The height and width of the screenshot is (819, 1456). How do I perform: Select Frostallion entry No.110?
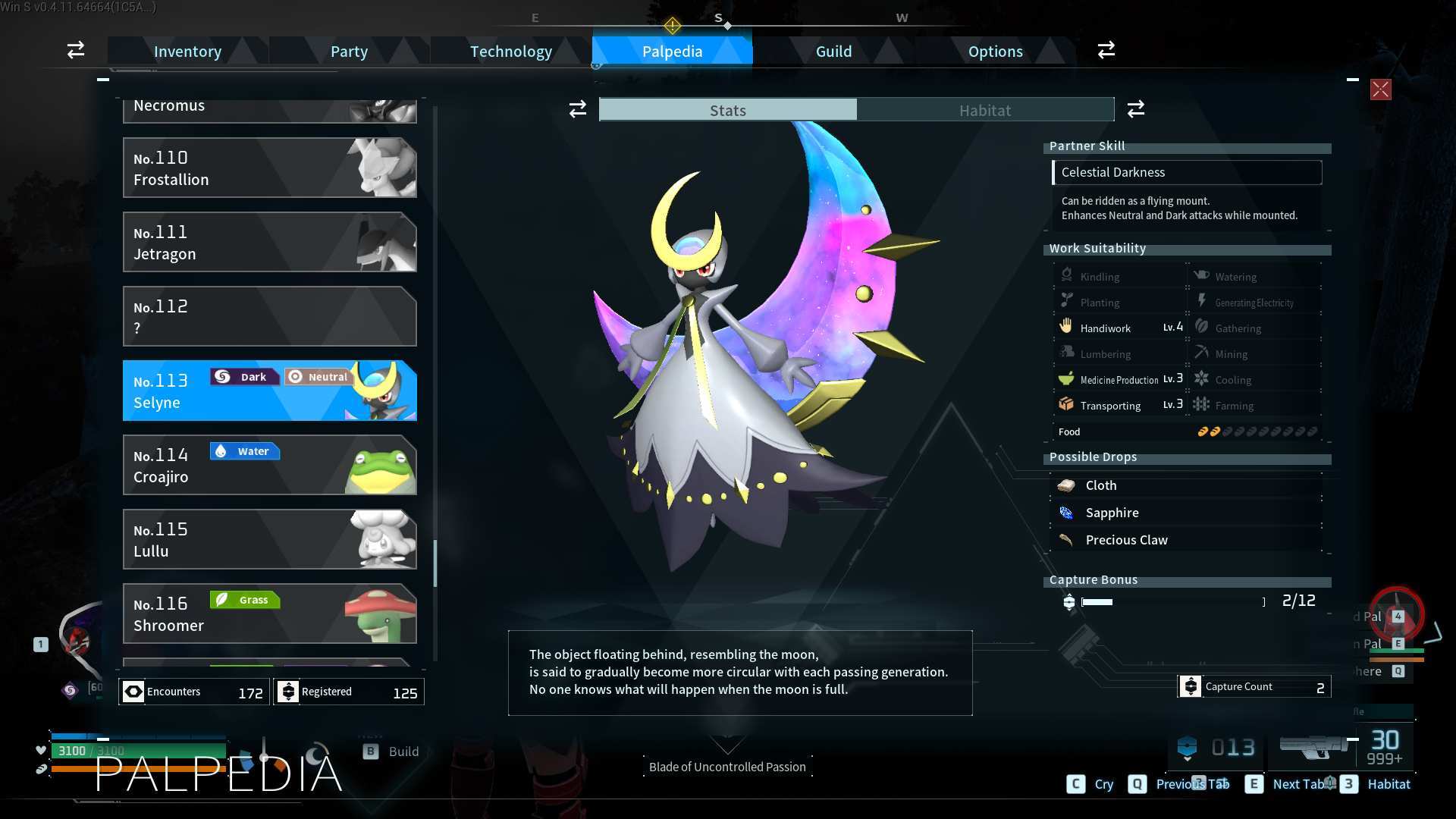click(x=269, y=168)
